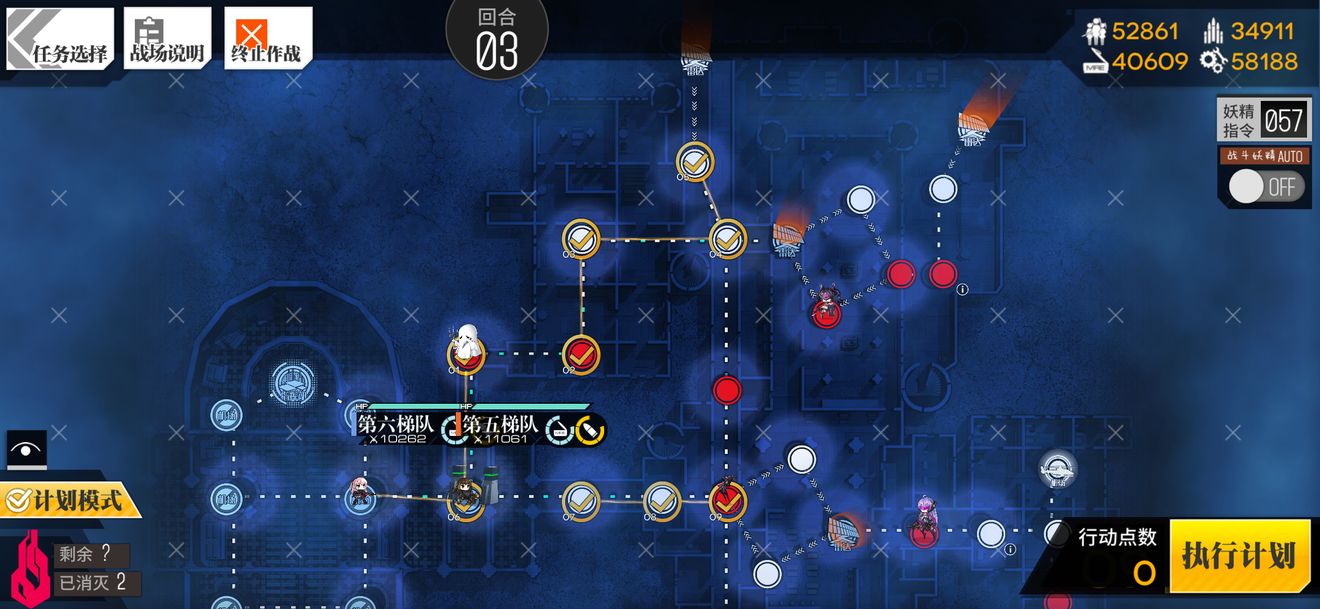This screenshot has width=1320, height=609.
Task: Go back to 任务选择 mission select
Action: pyautogui.click(x=60, y=40)
